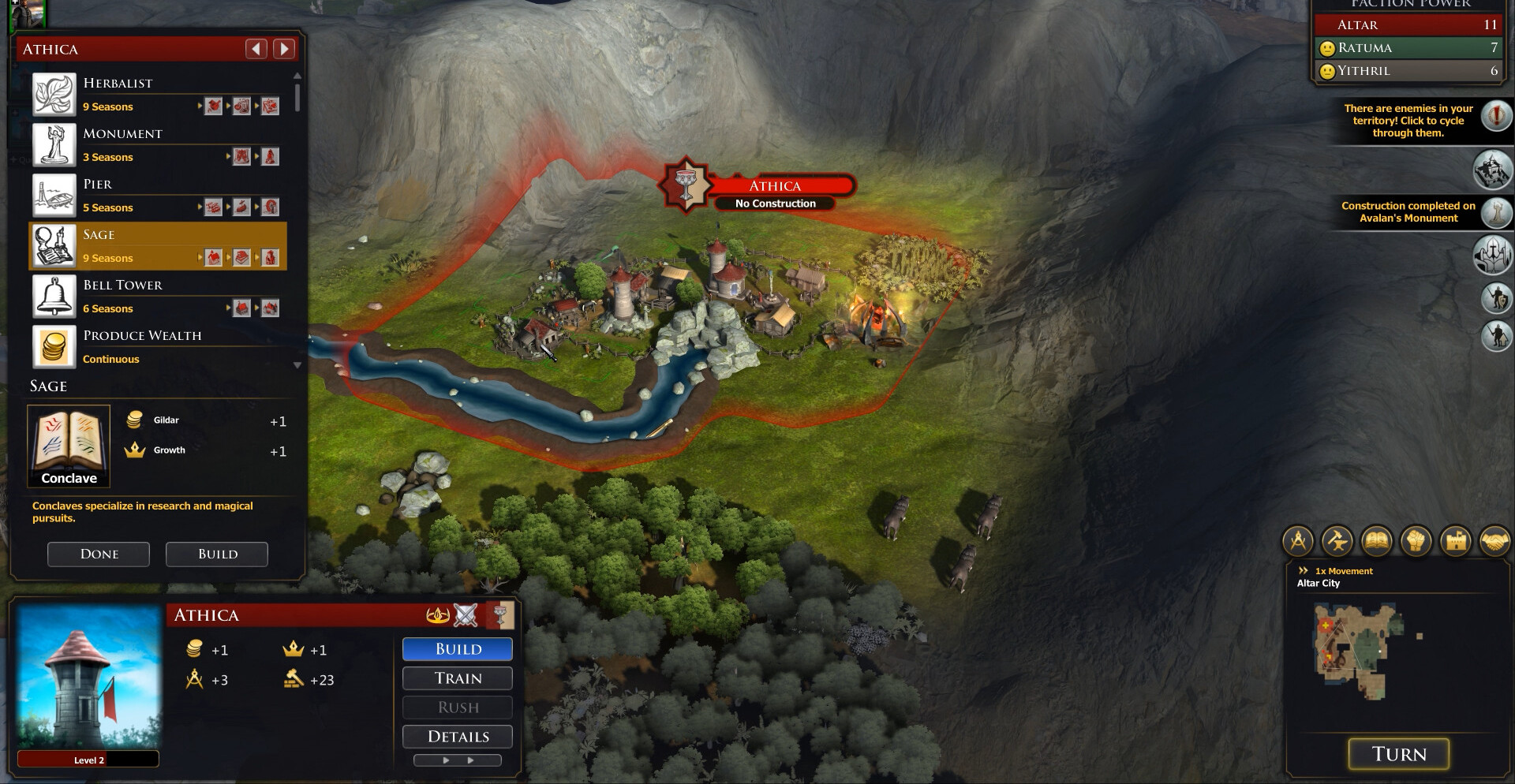Go to the previous city arrow
The image size is (1515, 784).
tap(256, 49)
